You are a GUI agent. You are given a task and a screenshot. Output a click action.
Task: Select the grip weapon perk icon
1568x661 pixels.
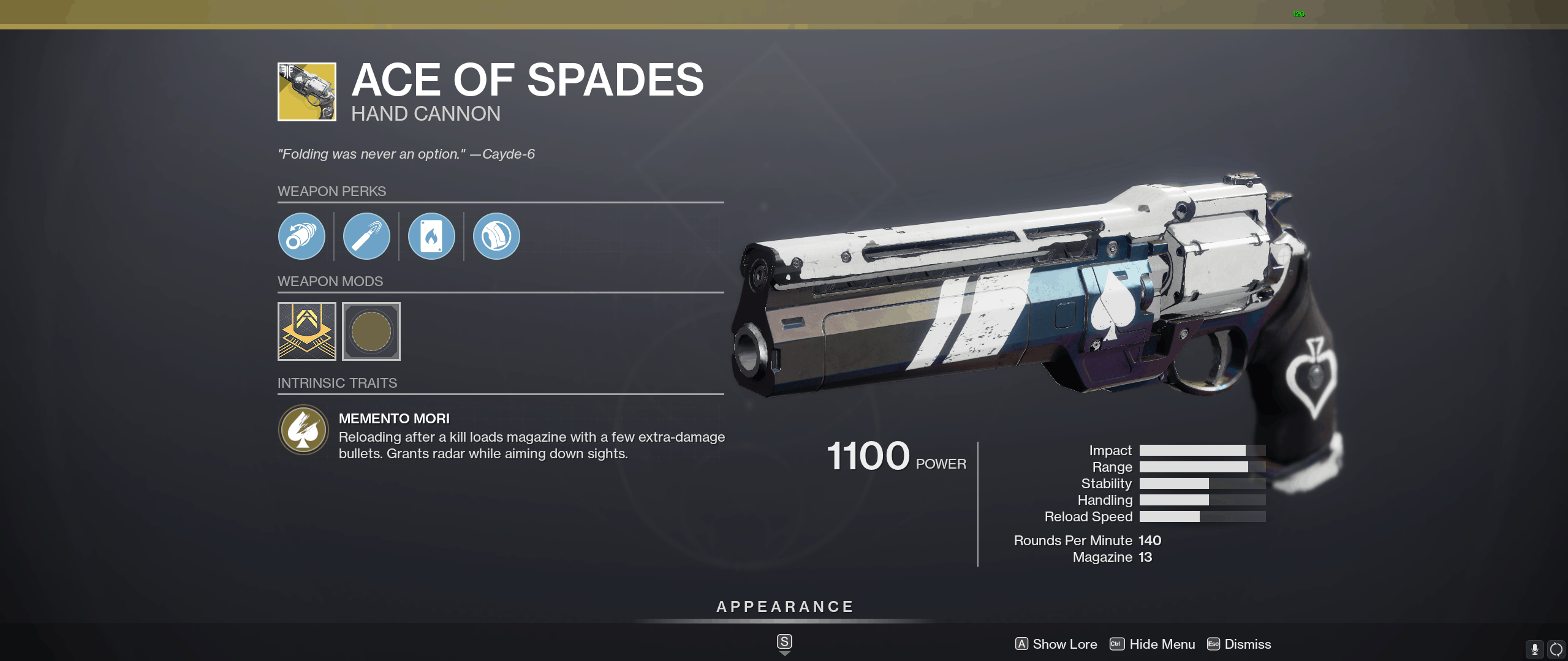[x=496, y=236]
